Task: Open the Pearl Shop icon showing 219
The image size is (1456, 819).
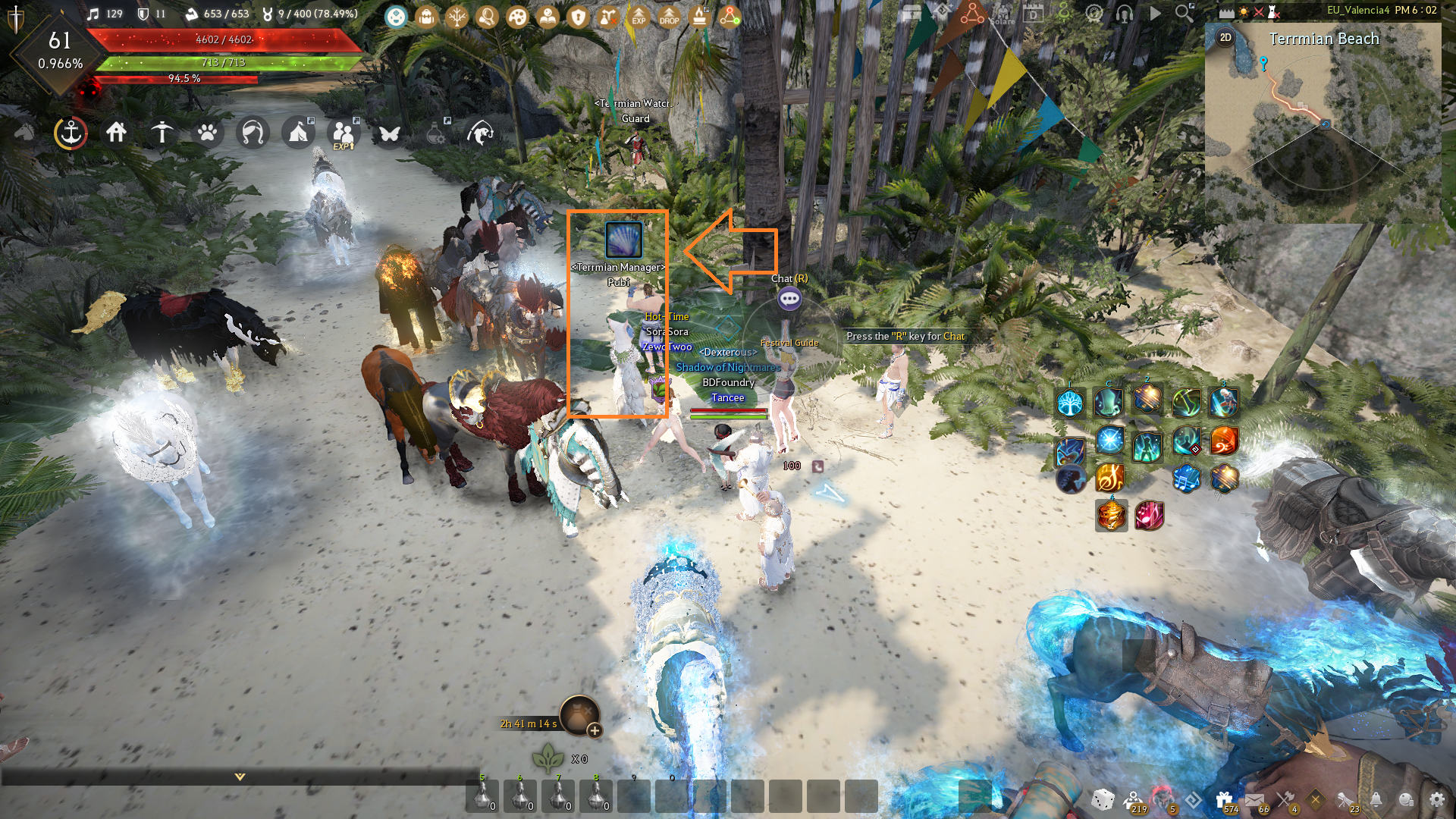Action: pyautogui.click(x=1132, y=799)
